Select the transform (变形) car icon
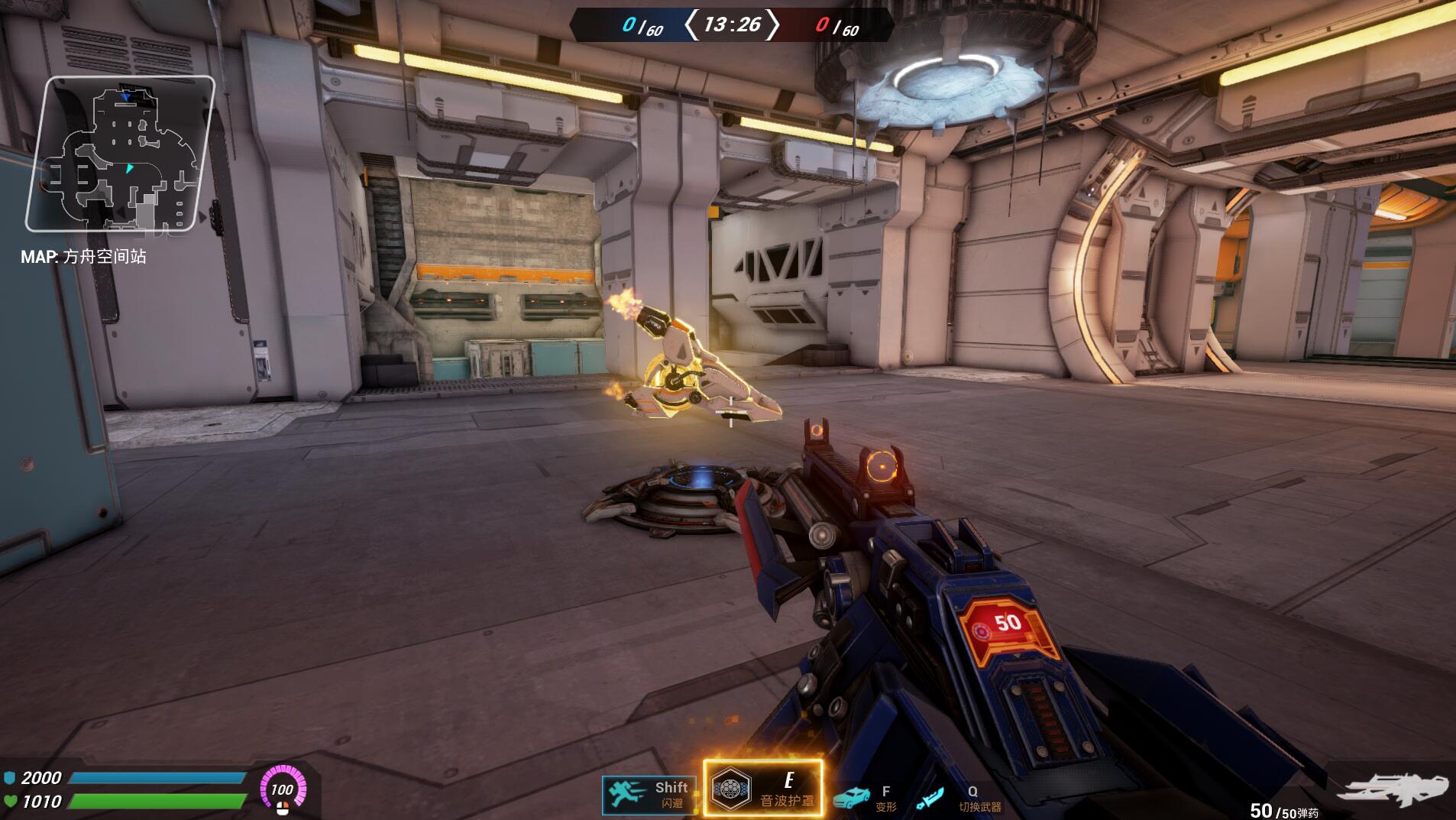 852,799
